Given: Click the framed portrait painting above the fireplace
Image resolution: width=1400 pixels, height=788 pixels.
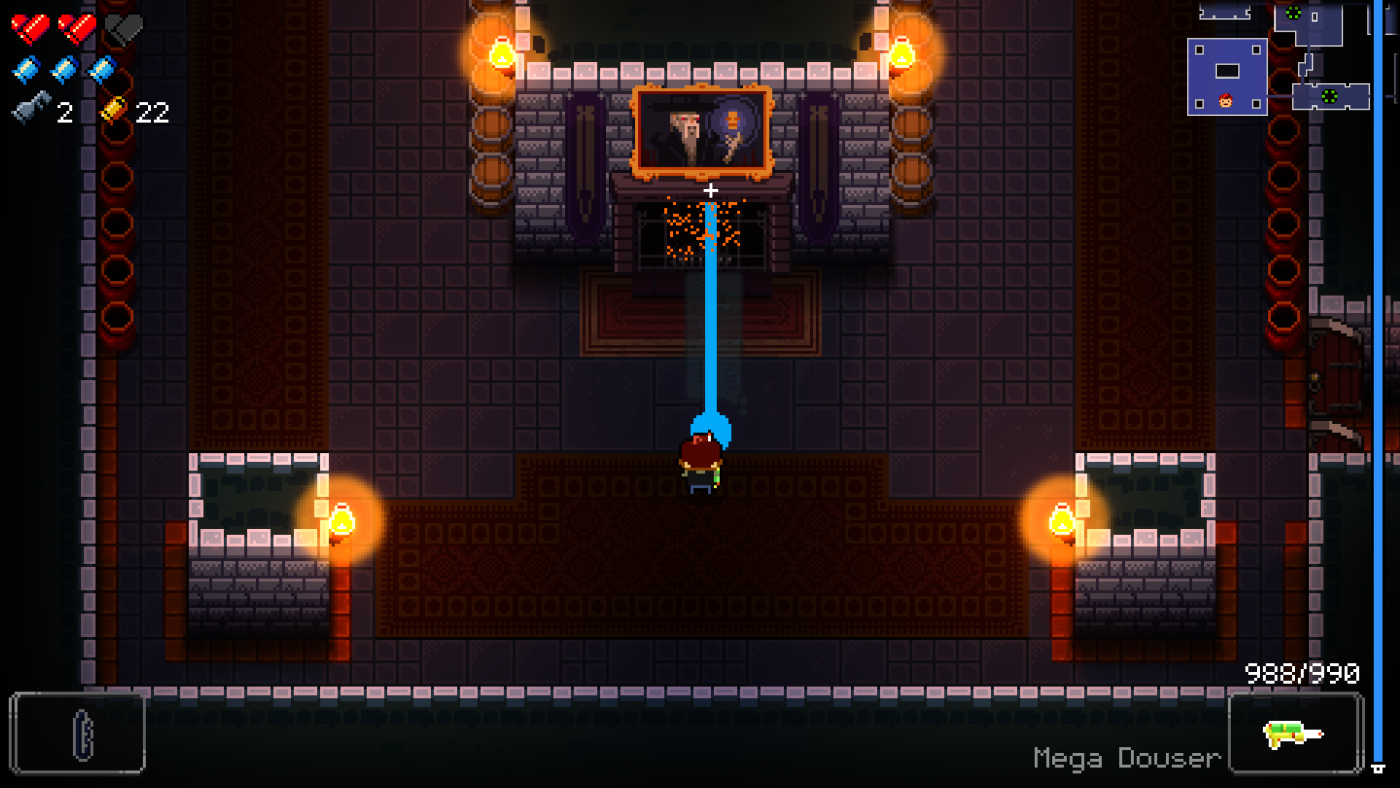Looking at the screenshot, I should click(702, 130).
